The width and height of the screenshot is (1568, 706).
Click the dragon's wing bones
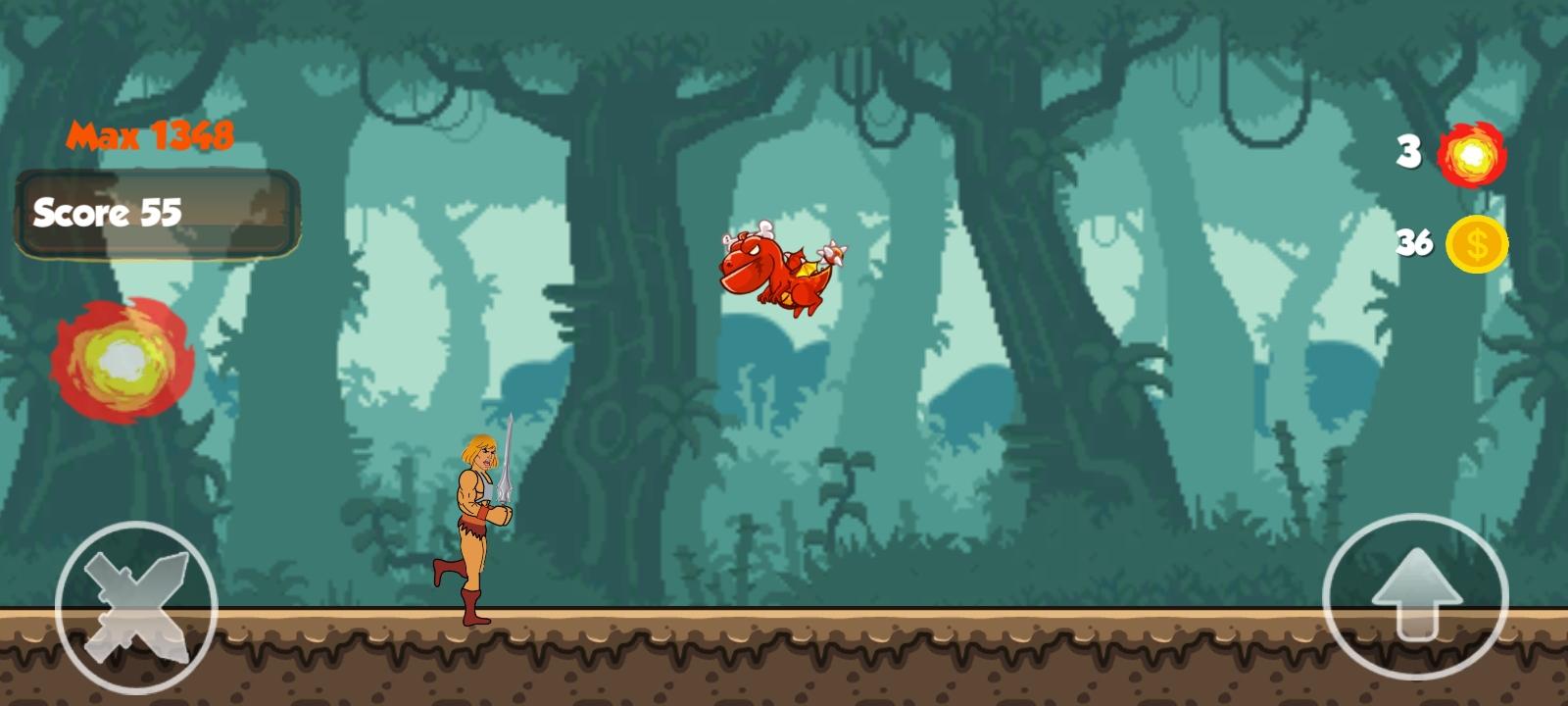tap(764, 227)
